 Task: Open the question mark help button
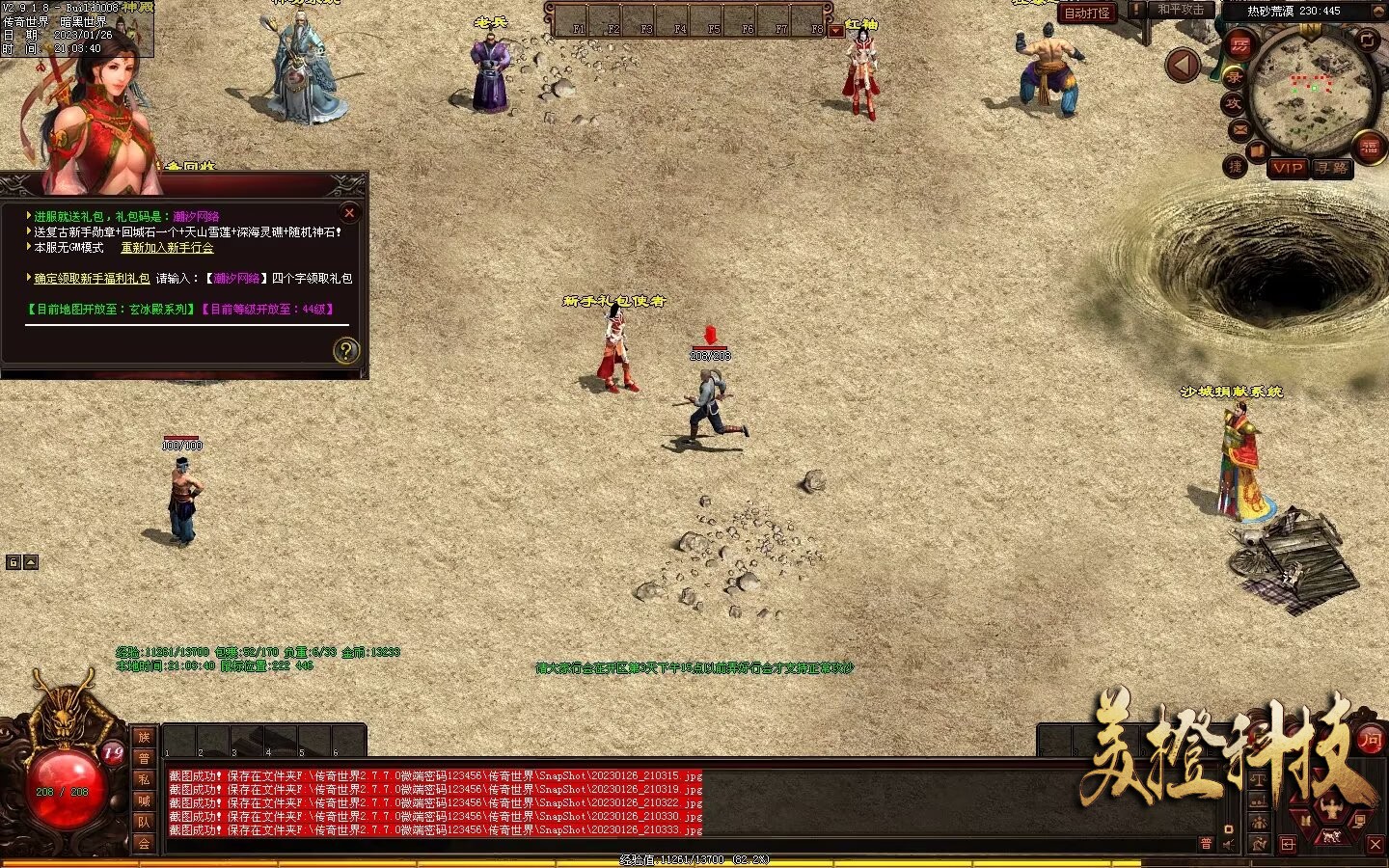tap(345, 350)
